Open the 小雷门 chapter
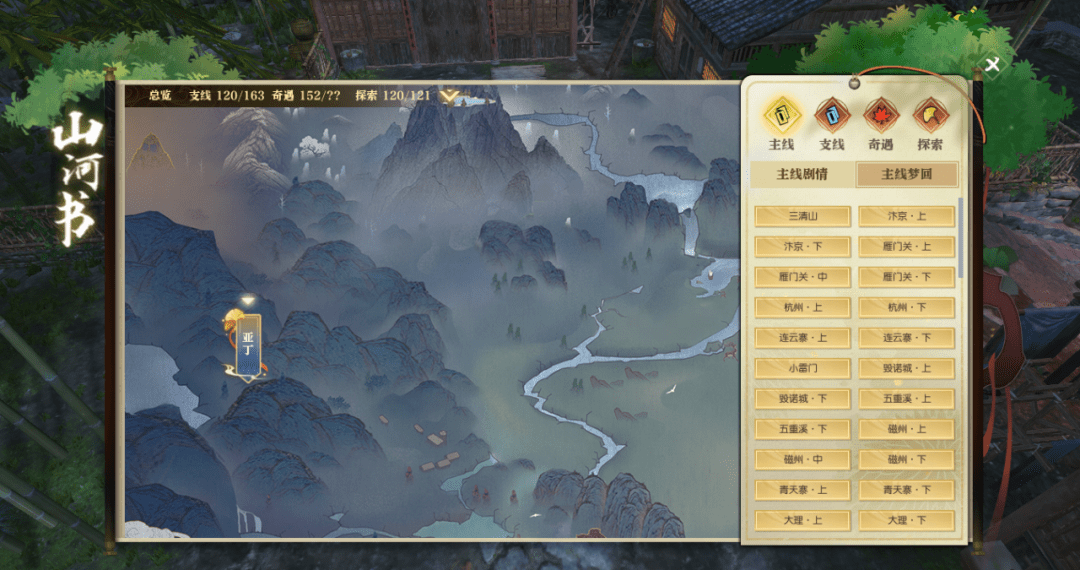 click(x=802, y=368)
